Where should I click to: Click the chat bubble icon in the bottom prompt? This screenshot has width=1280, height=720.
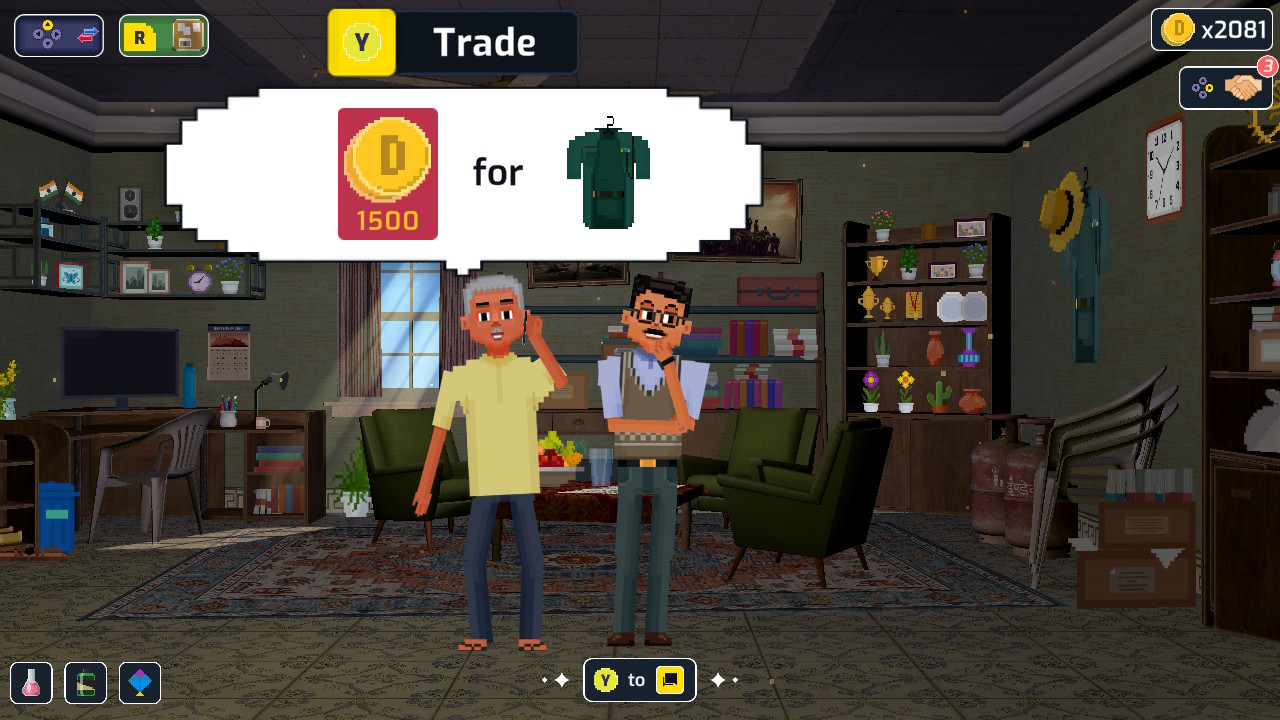click(x=668, y=679)
